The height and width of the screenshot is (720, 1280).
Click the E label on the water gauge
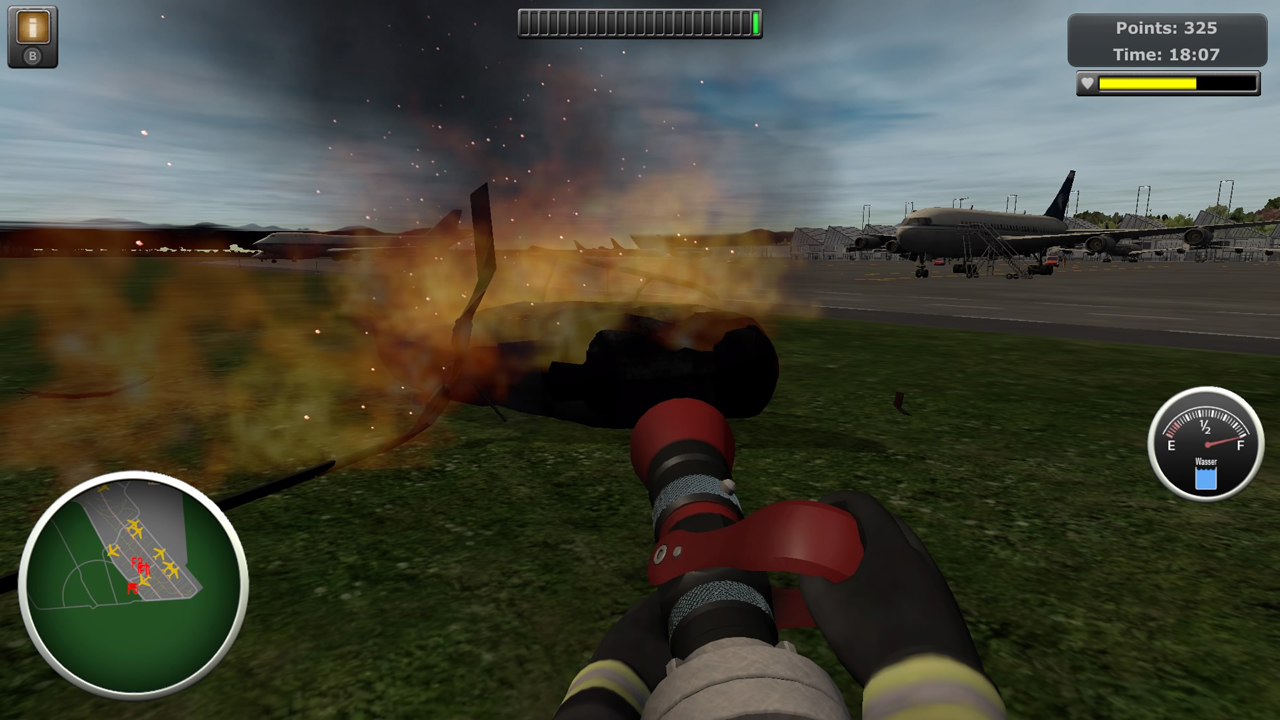click(1171, 446)
